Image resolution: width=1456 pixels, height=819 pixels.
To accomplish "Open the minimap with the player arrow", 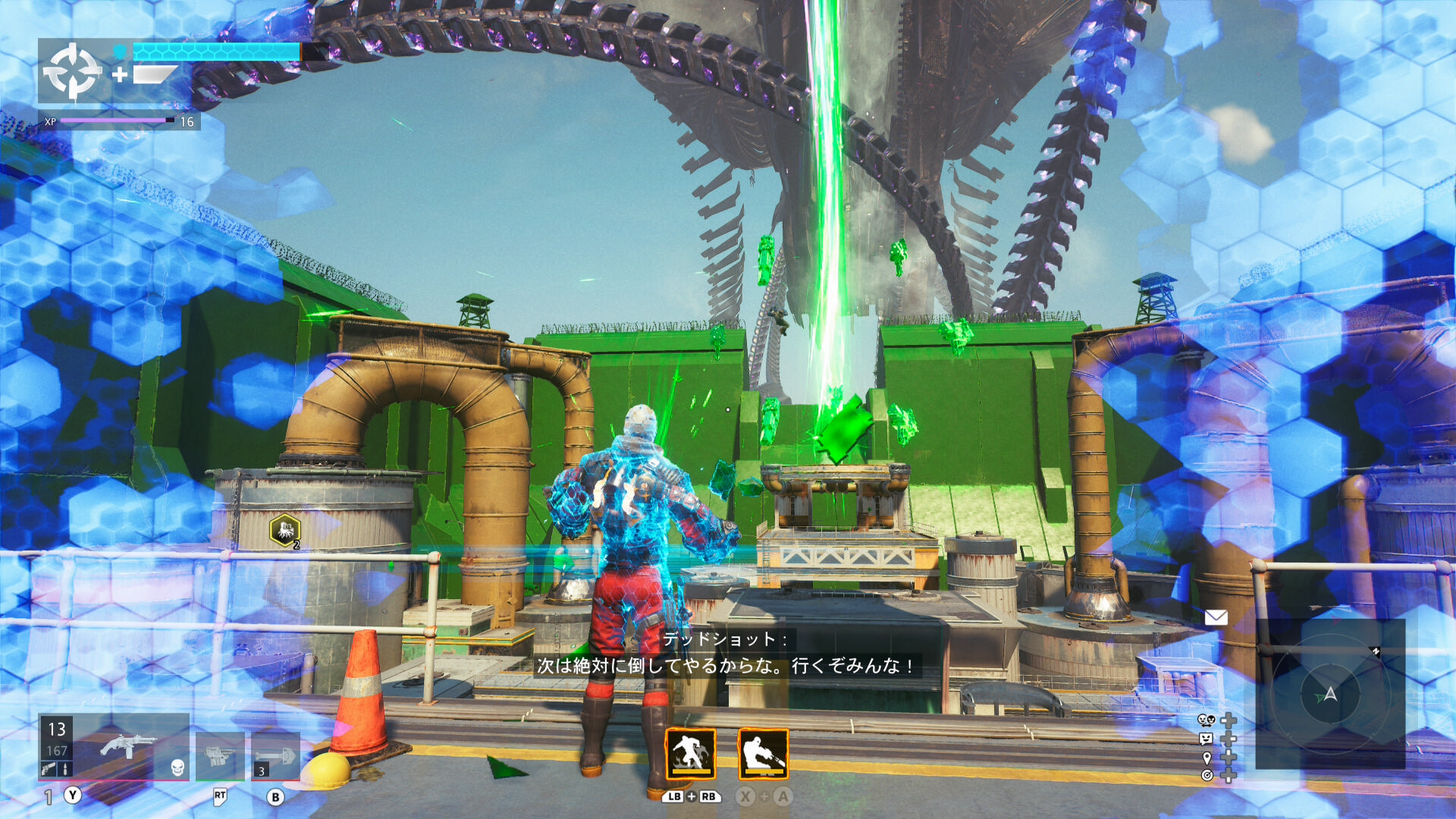I will click(1330, 693).
